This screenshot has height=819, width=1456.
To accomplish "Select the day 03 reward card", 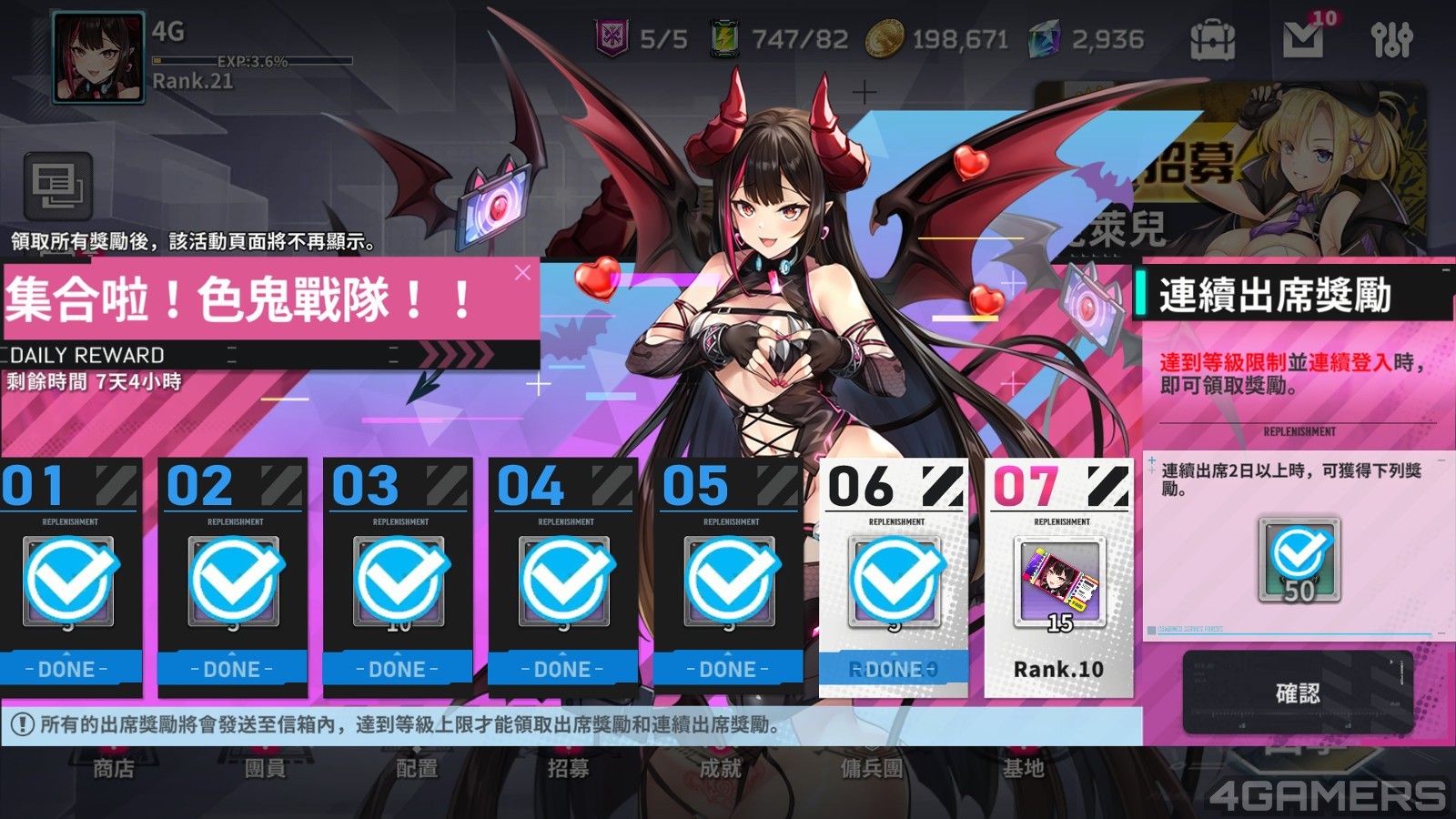I will 399,579.
